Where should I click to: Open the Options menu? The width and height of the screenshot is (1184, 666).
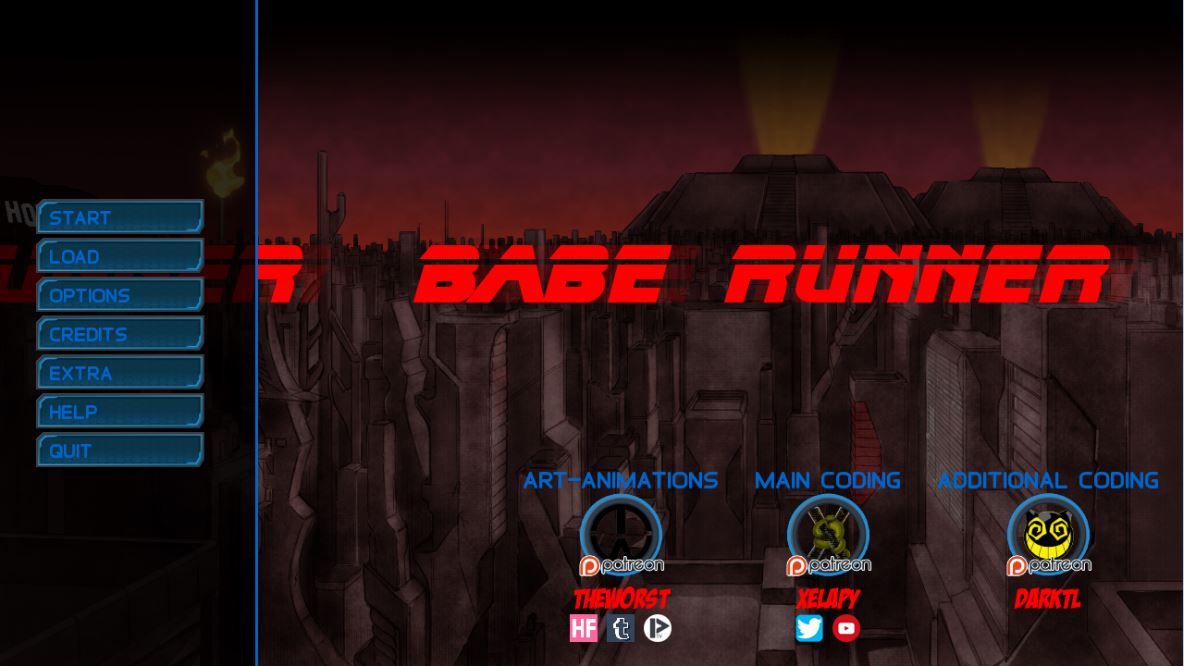click(x=120, y=295)
